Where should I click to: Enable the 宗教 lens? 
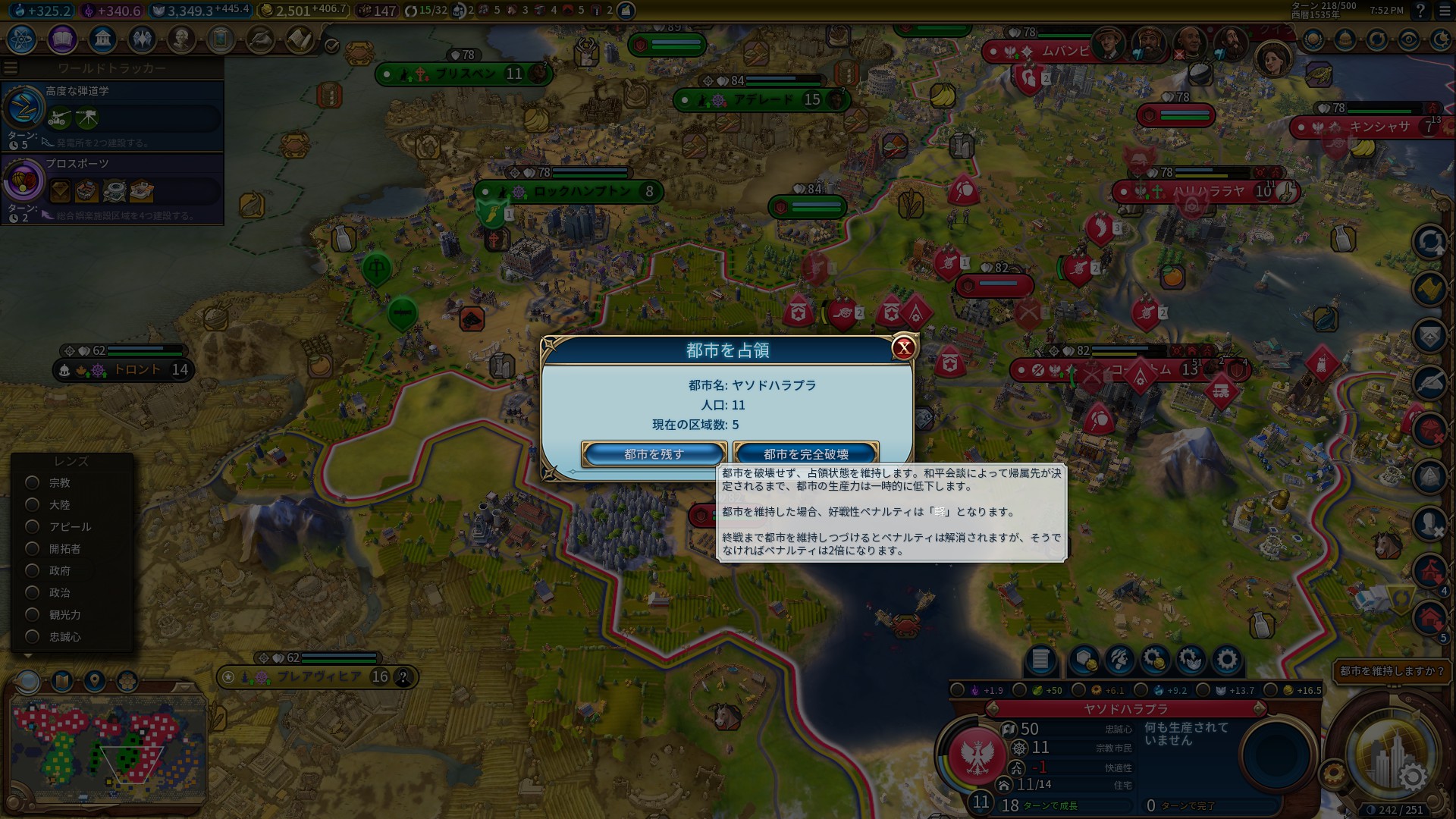pyautogui.click(x=31, y=482)
